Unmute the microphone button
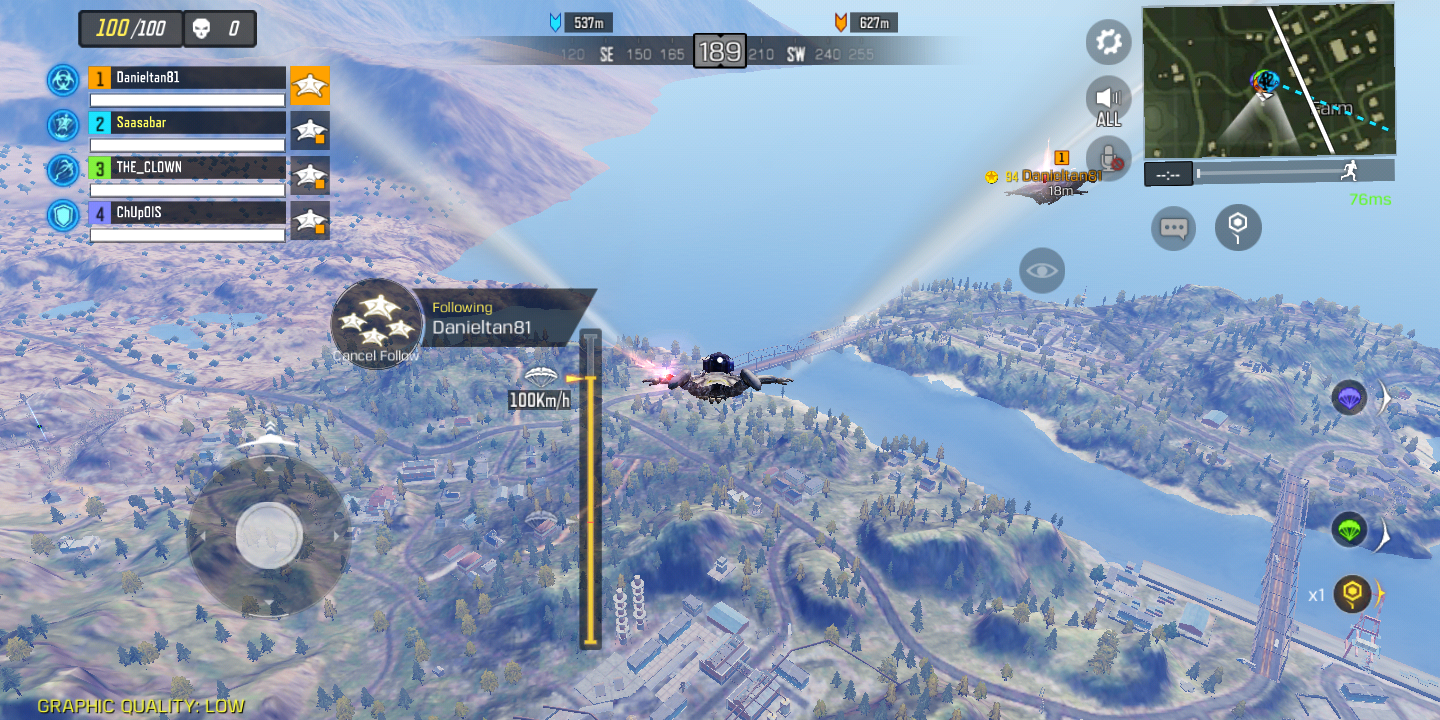Screen dimensions: 1440x720 point(1108,158)
